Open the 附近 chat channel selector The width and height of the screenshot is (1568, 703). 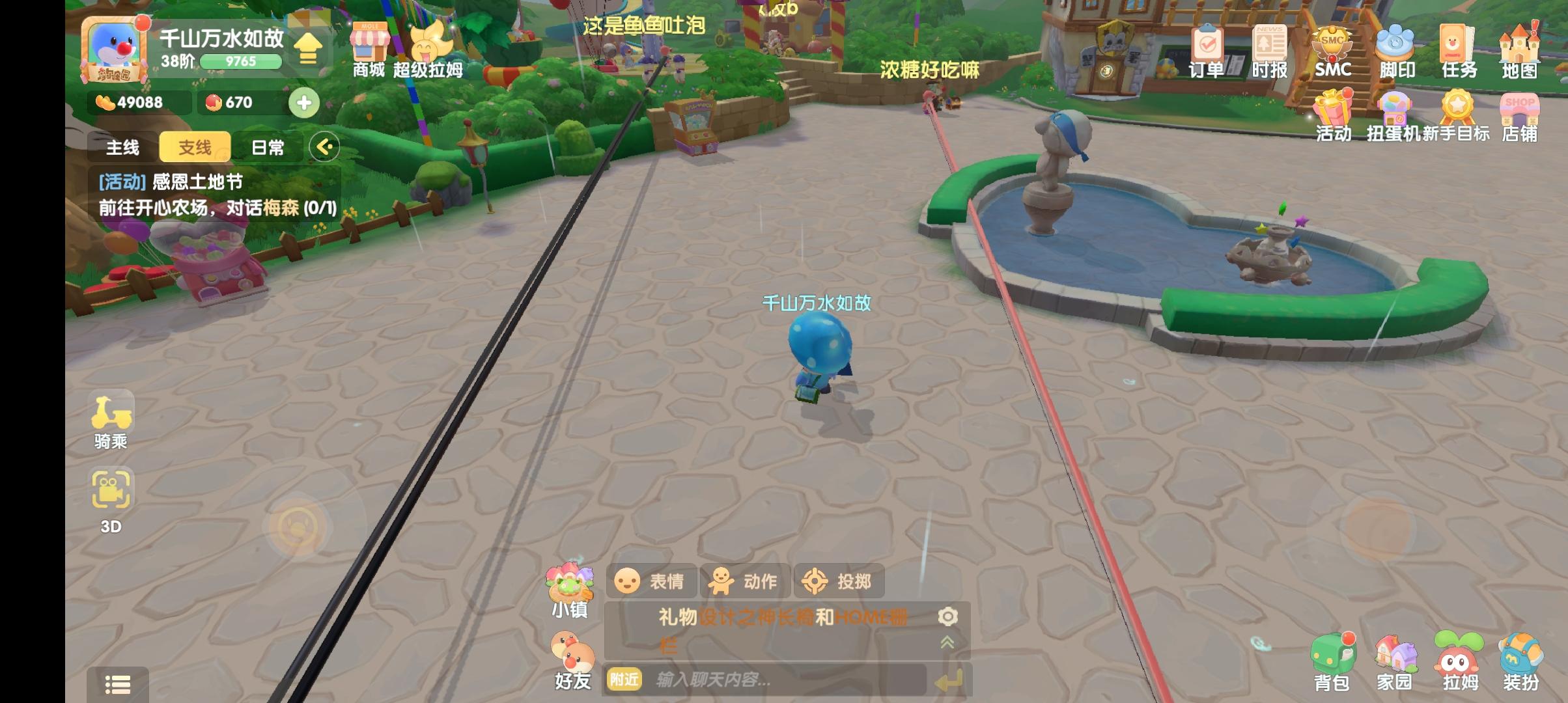tap(624, 679)
